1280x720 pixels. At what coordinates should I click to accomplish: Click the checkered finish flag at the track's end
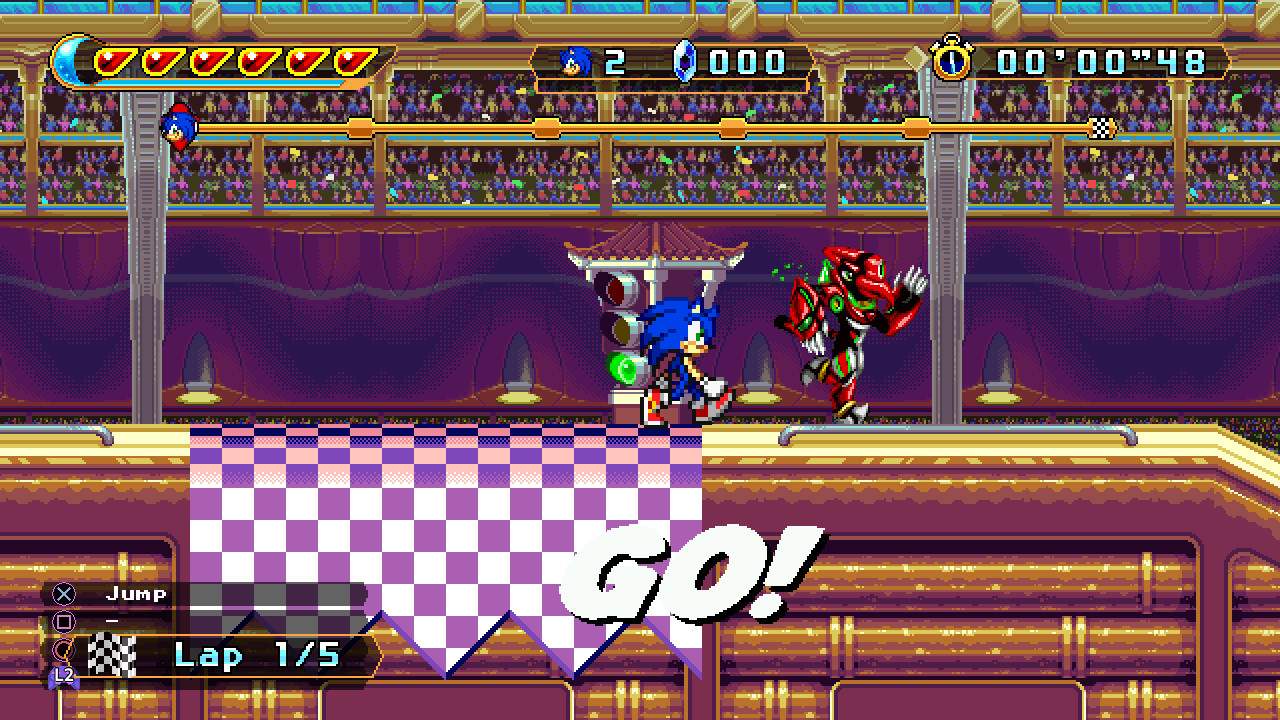(1100, 128)
